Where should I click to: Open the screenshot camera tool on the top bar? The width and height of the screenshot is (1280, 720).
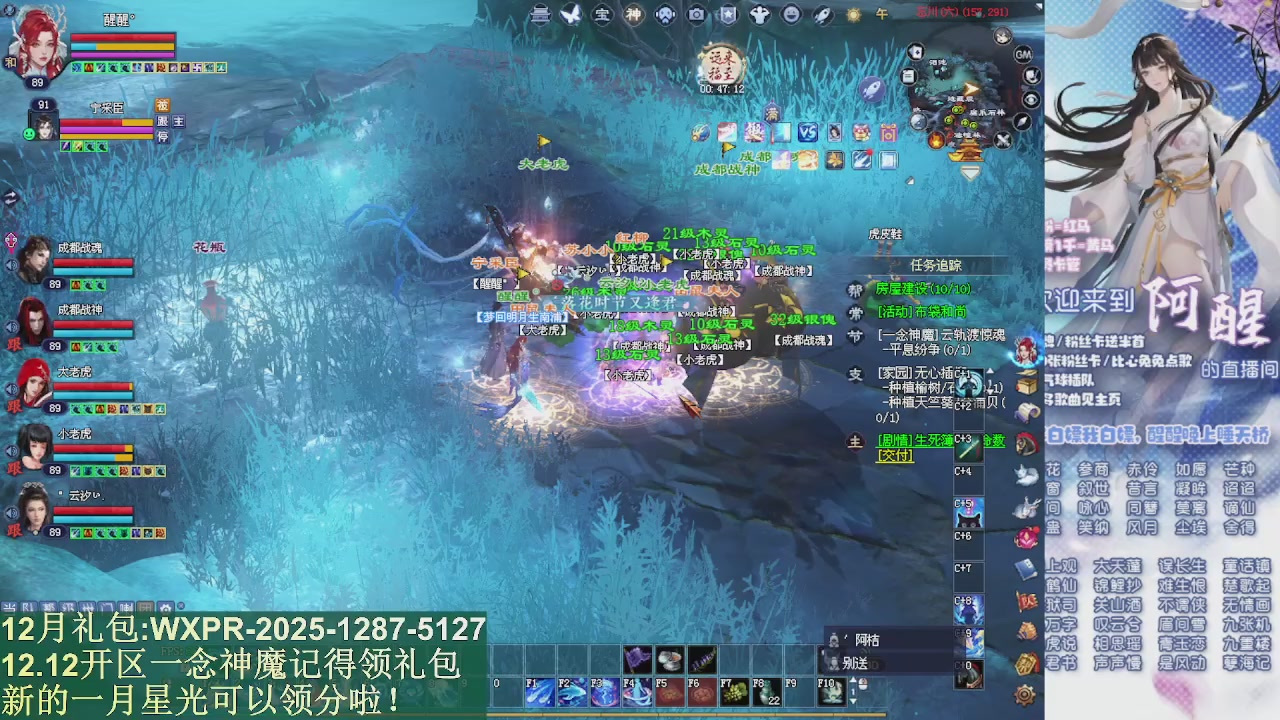[x=697, y=14]
